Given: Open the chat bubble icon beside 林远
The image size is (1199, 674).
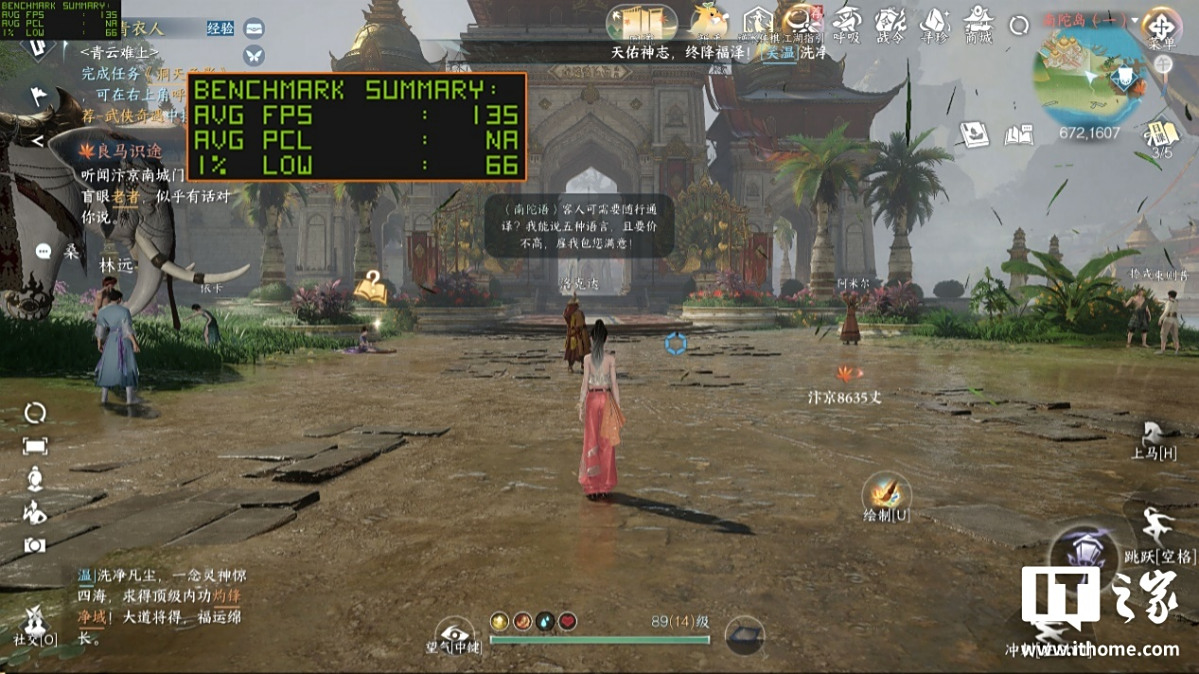Looking at the screenshot, I should (43, 251).
